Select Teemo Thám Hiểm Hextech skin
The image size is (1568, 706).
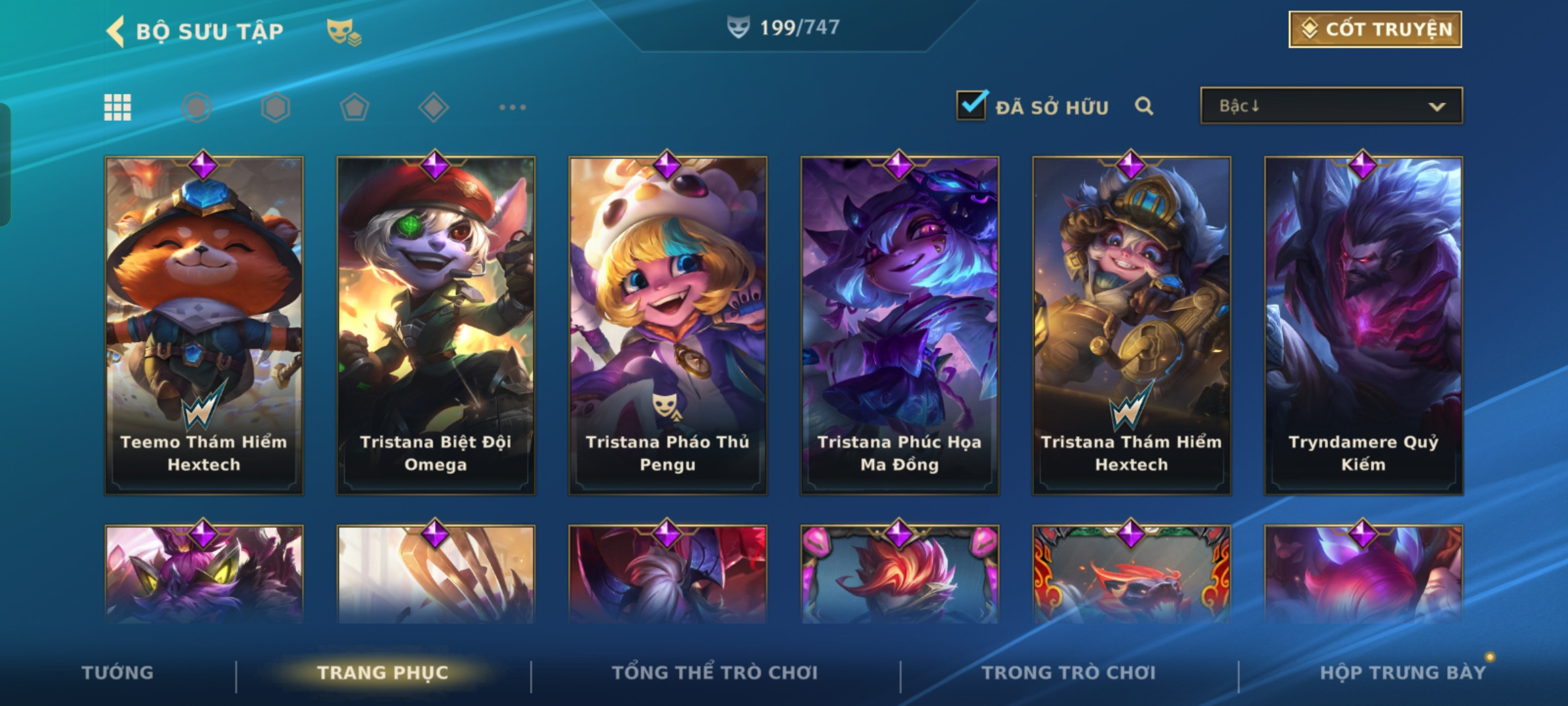[204, 325]
